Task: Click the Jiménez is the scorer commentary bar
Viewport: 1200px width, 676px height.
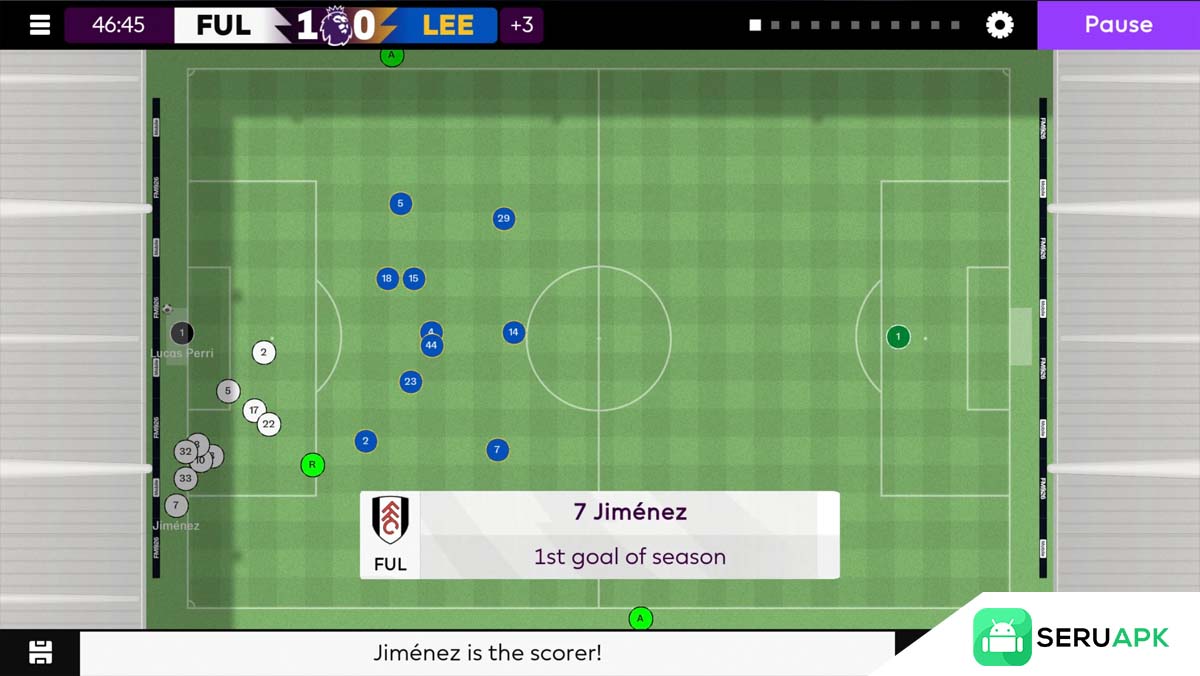Action: [x=488, y=653]
